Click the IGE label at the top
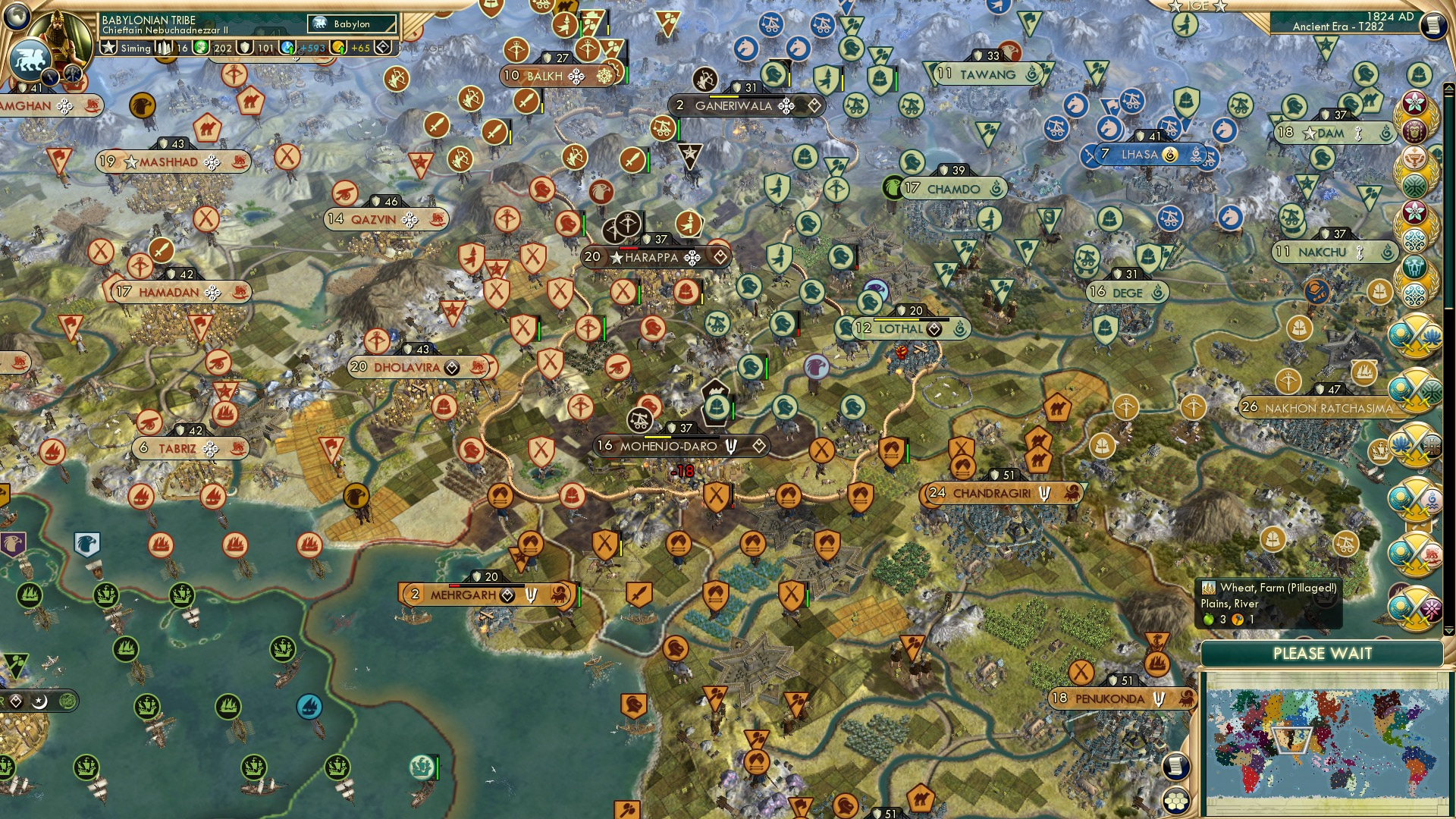The height and width of the screenshot is (819, 1456). pos(1197,6)
